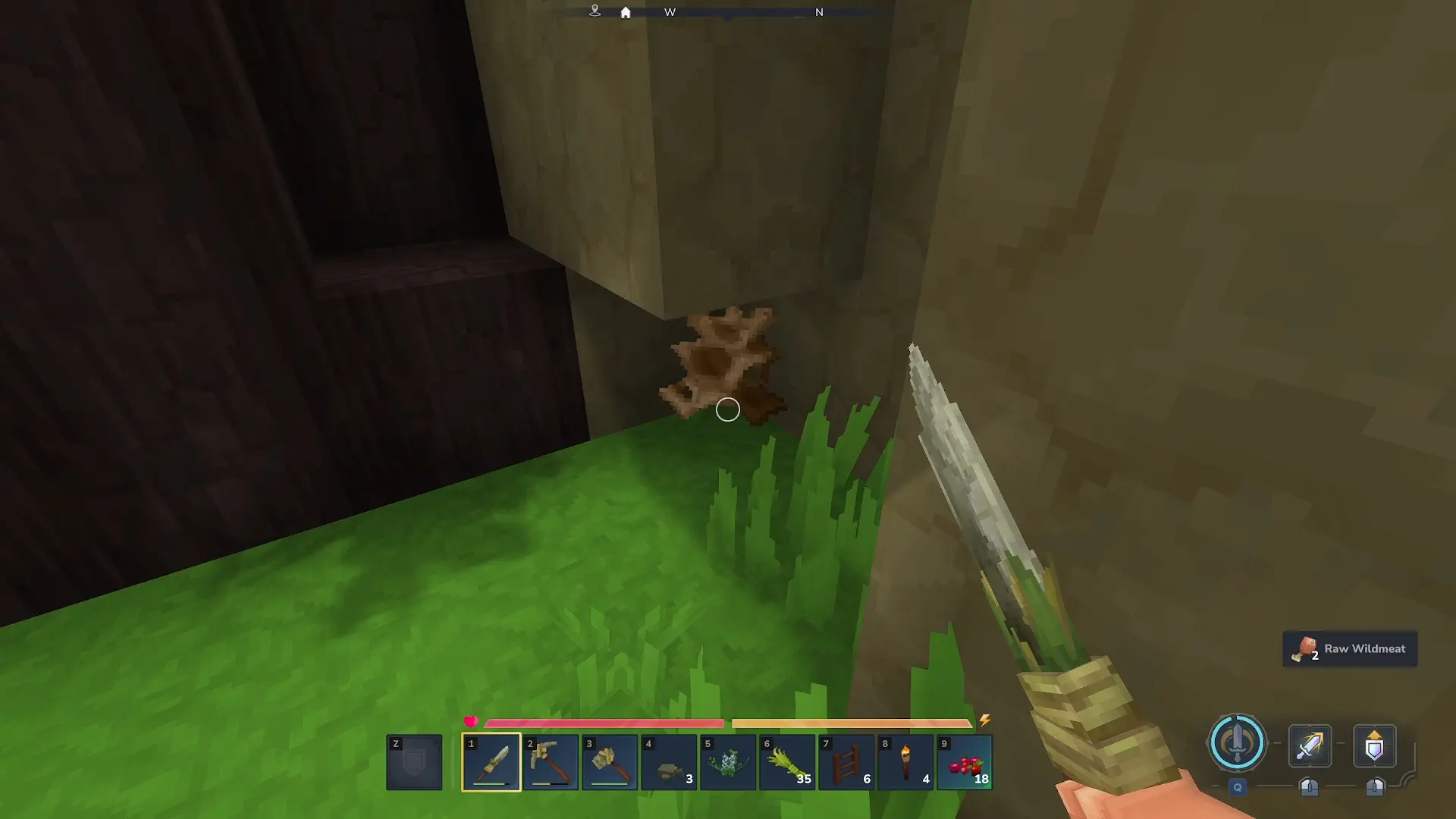The image size is (1456, 819).
Task: Click the Raw Wildmeat pickup notification
Action: coord(1350,649)
